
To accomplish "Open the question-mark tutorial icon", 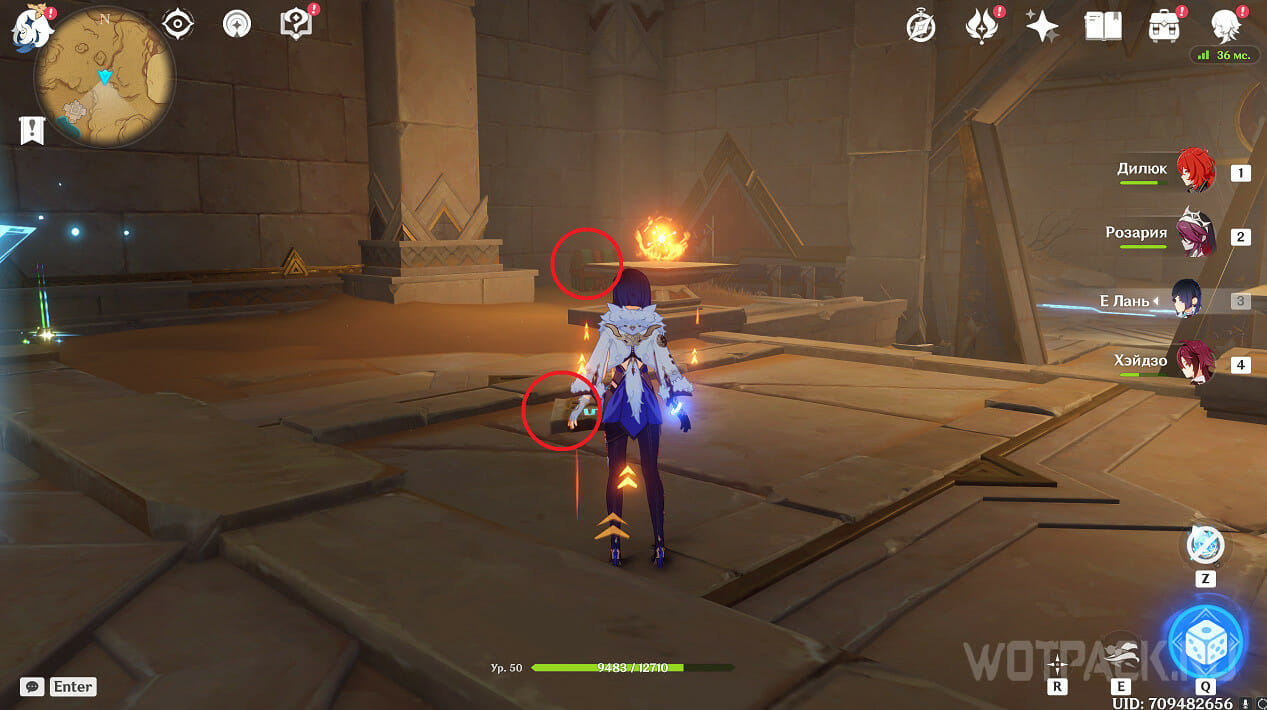I will pos(297,24).
